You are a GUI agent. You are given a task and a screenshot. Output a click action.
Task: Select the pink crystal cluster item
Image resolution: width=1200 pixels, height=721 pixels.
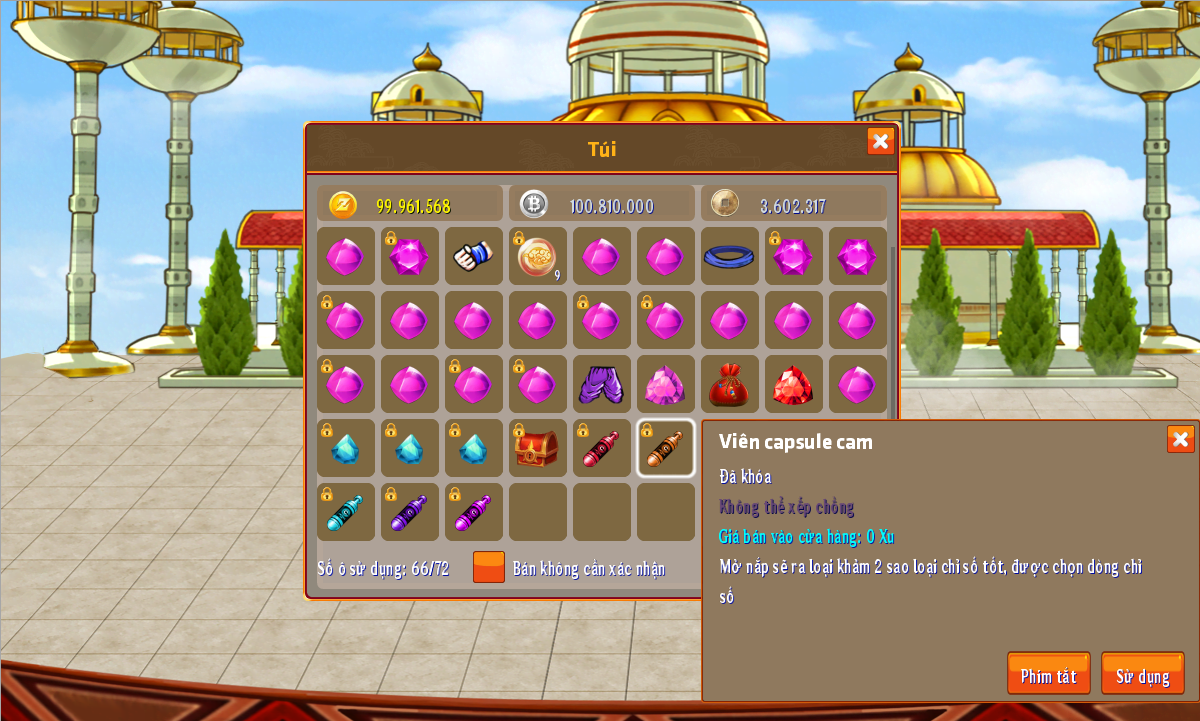[666, 384]
